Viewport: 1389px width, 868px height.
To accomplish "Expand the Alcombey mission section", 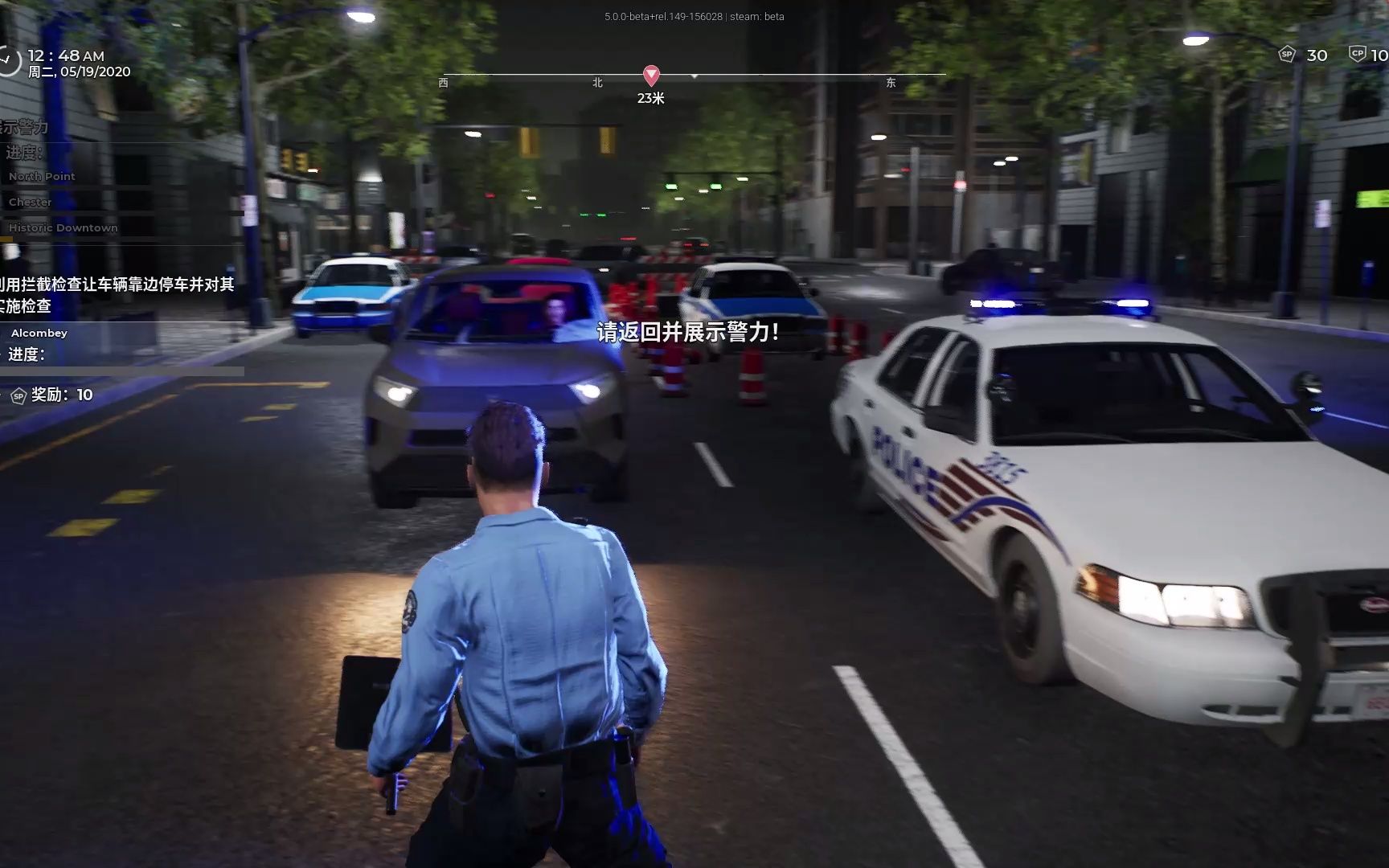I will point(39,333).
